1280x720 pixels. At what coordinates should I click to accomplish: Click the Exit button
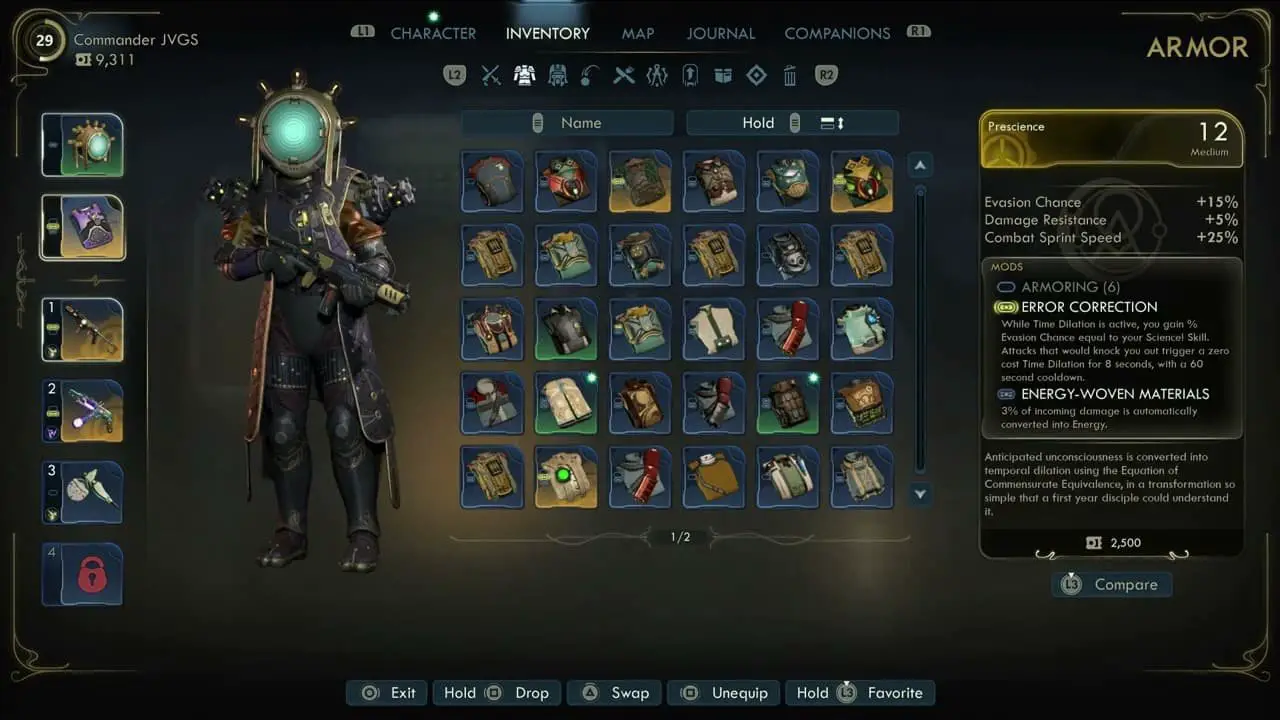(x=390, y=693)
